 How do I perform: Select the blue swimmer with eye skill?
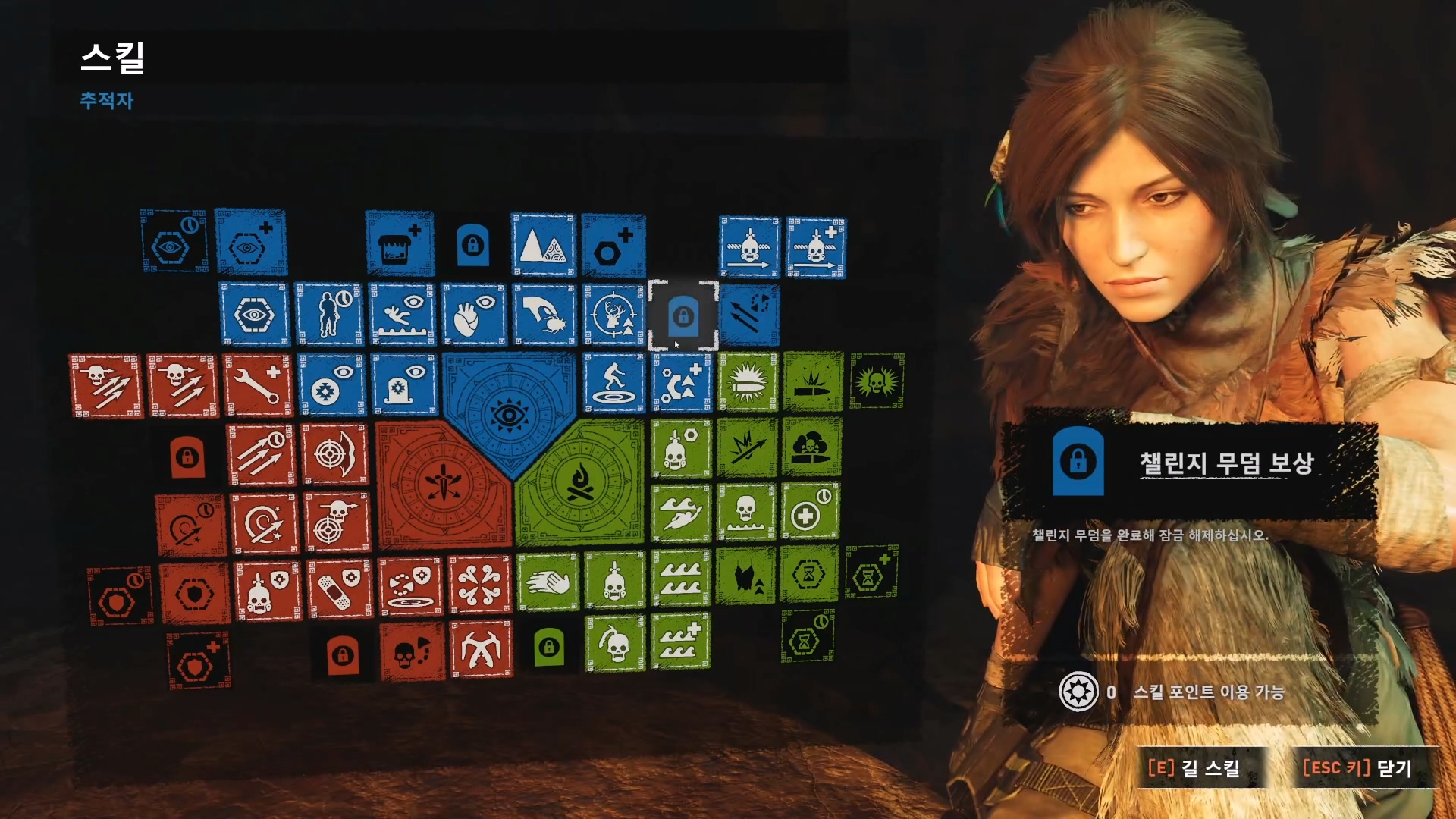[x=402, y=315]
